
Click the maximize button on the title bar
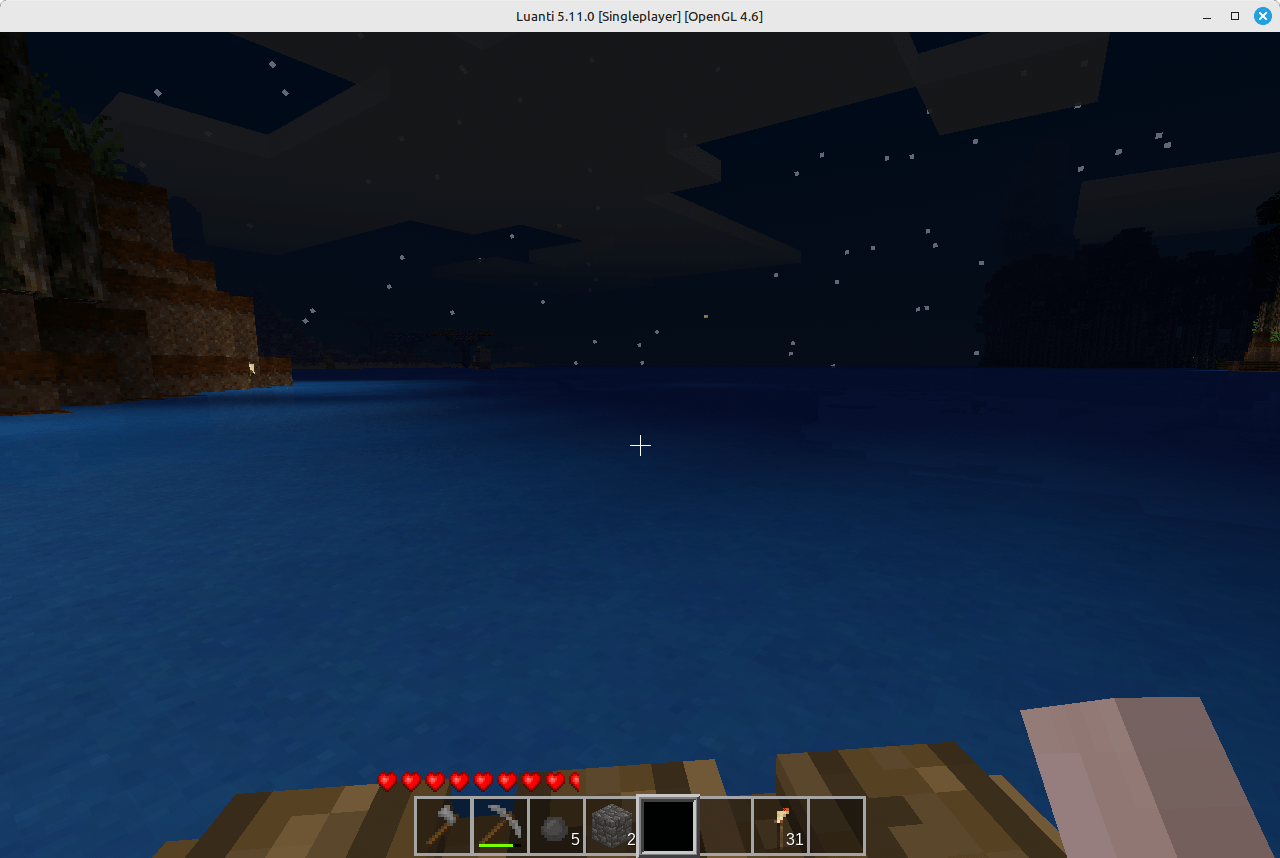1234,16
